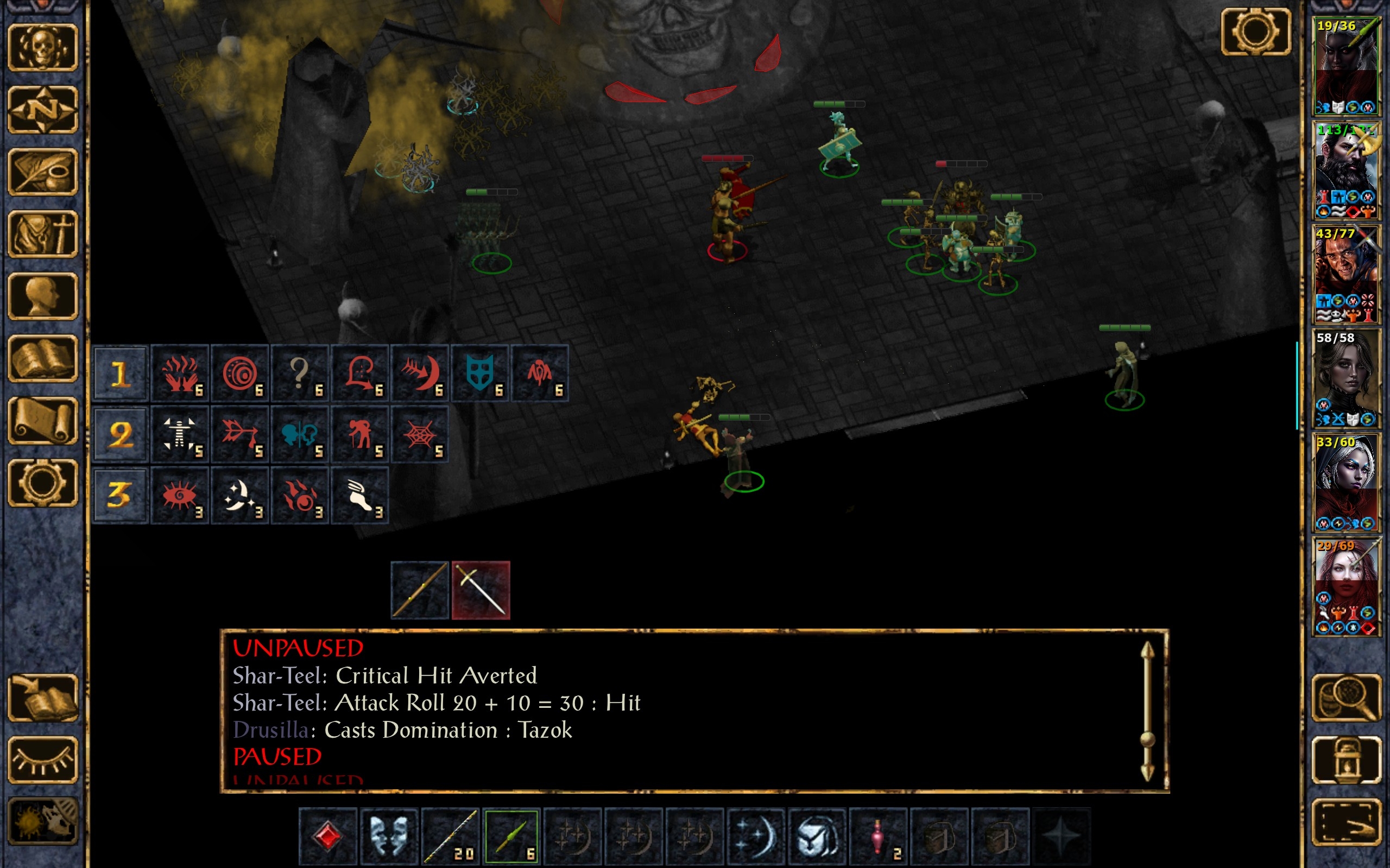
Task: Open the character record head silhouette button
Action: 43,296
